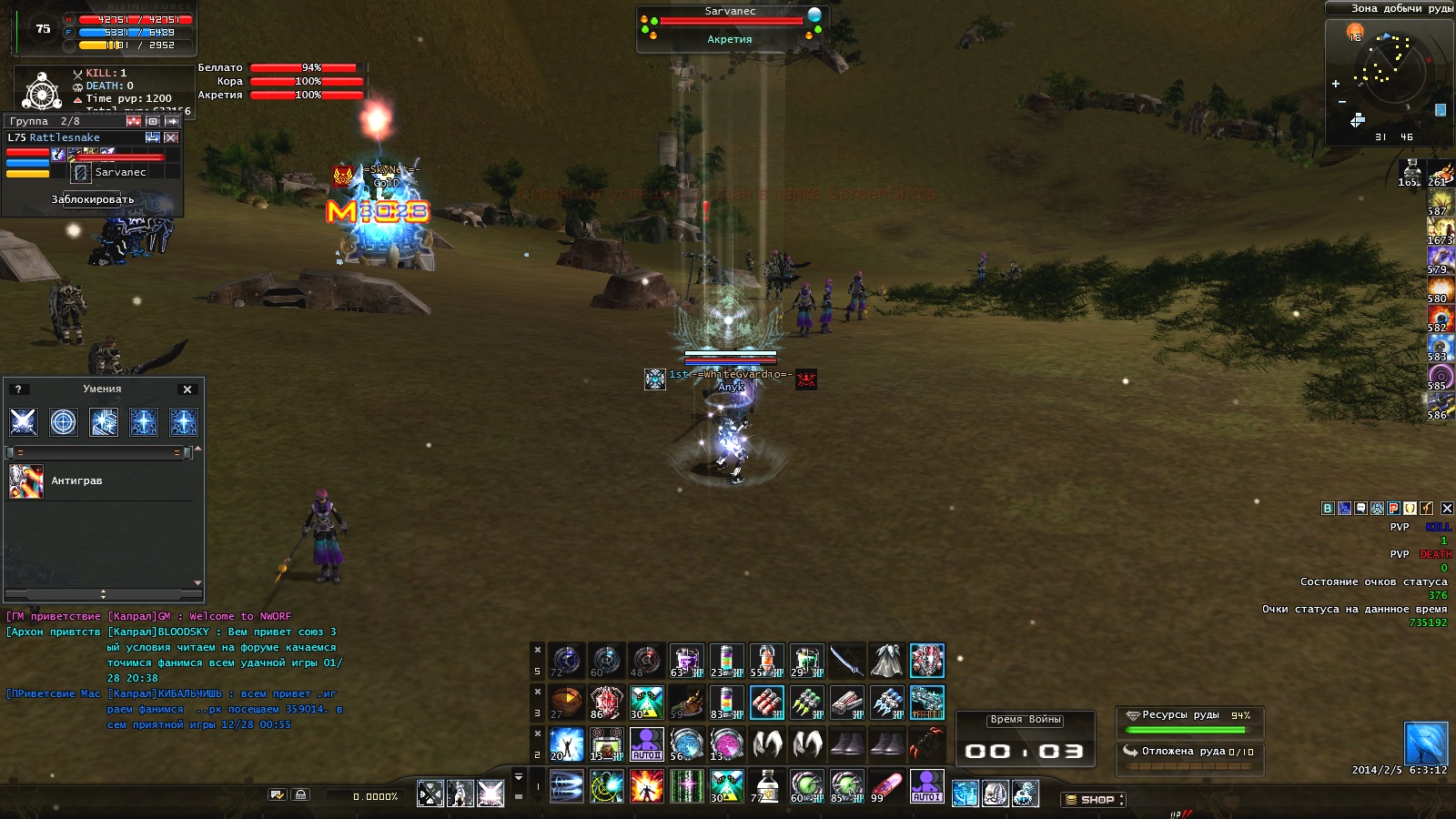Toggle the AUTO I hotbar slot
Screen dimensions: 1456x819
click(926, 786)
